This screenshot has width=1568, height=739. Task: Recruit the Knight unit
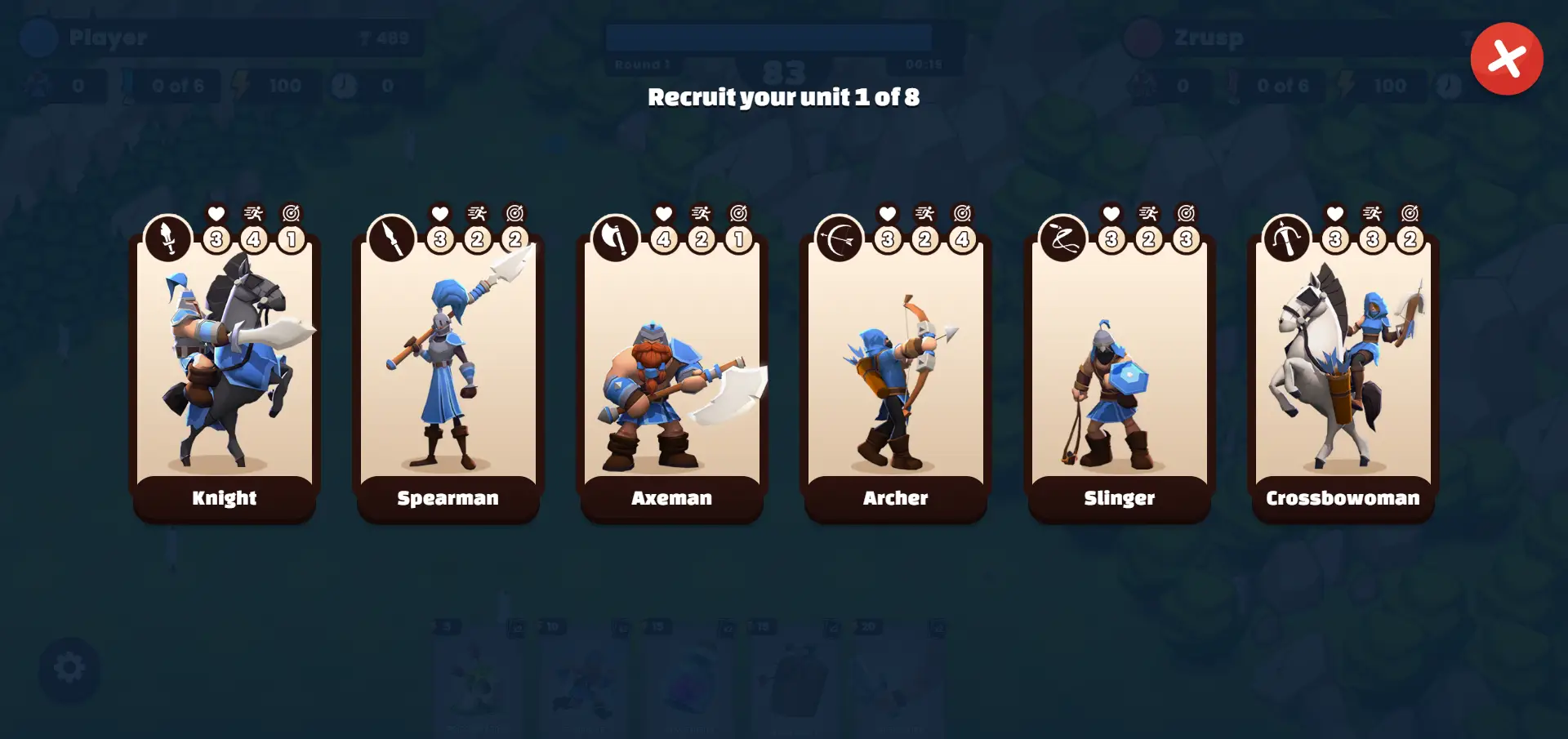click(225, 367)
